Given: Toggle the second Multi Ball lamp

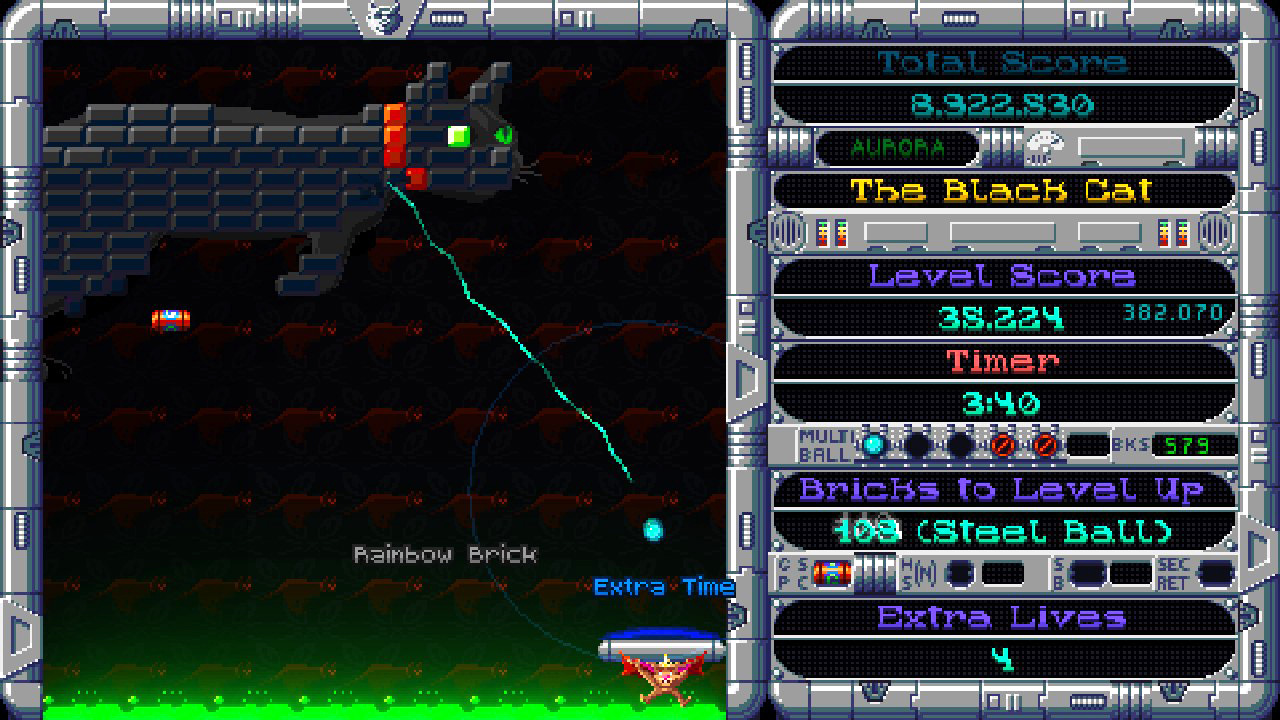Looking at the screenshot, I should (920, 446).
